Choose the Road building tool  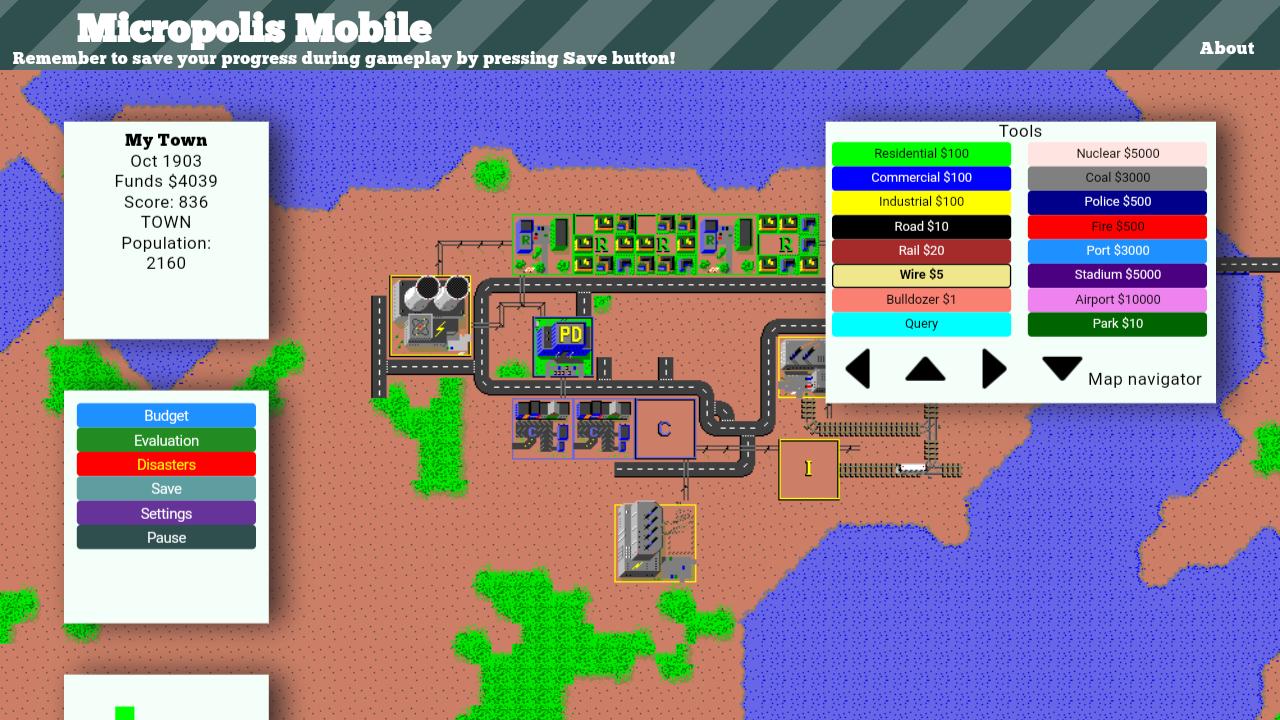coord(920,226)
